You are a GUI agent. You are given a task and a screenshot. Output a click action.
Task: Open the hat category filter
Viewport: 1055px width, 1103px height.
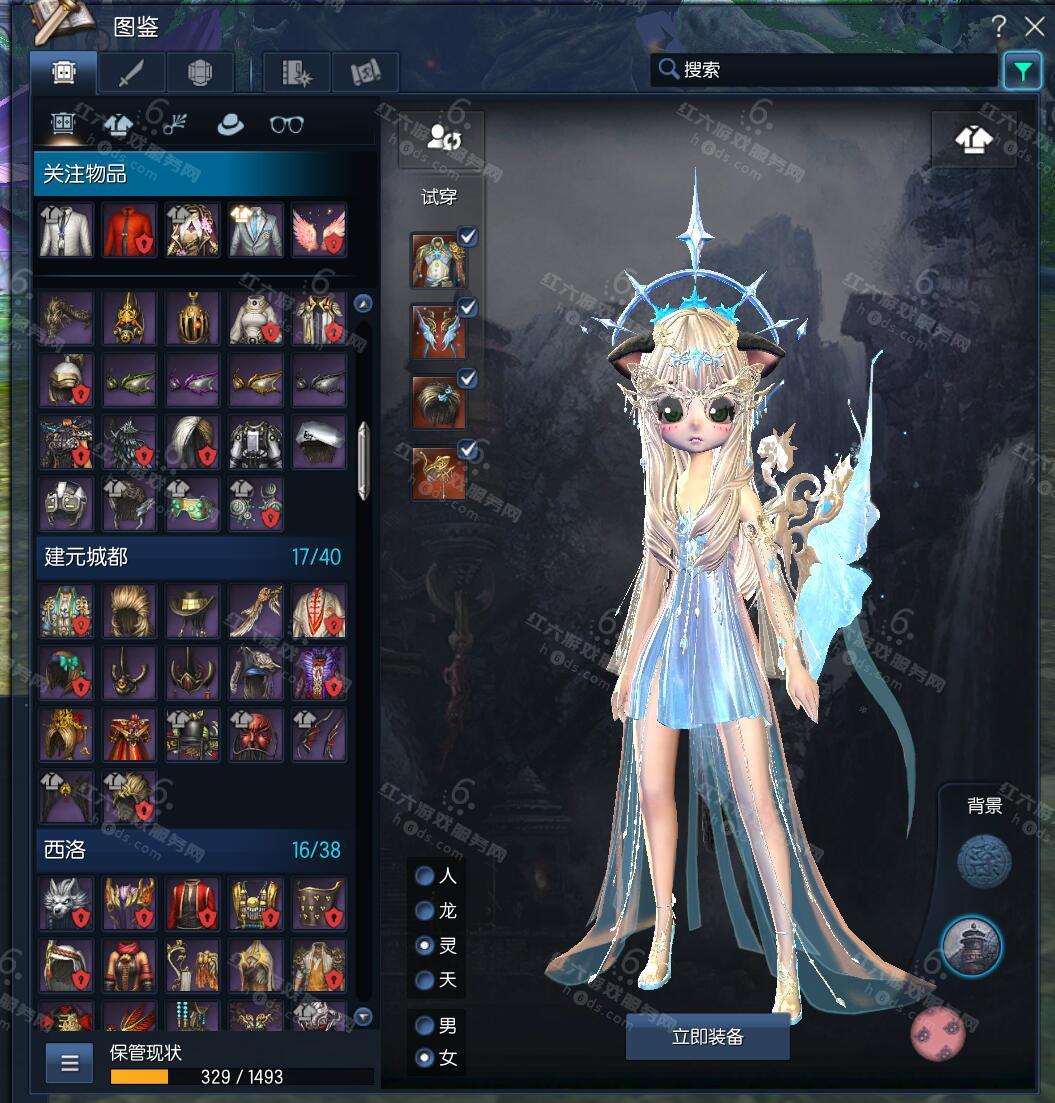(x=230, y=125)
